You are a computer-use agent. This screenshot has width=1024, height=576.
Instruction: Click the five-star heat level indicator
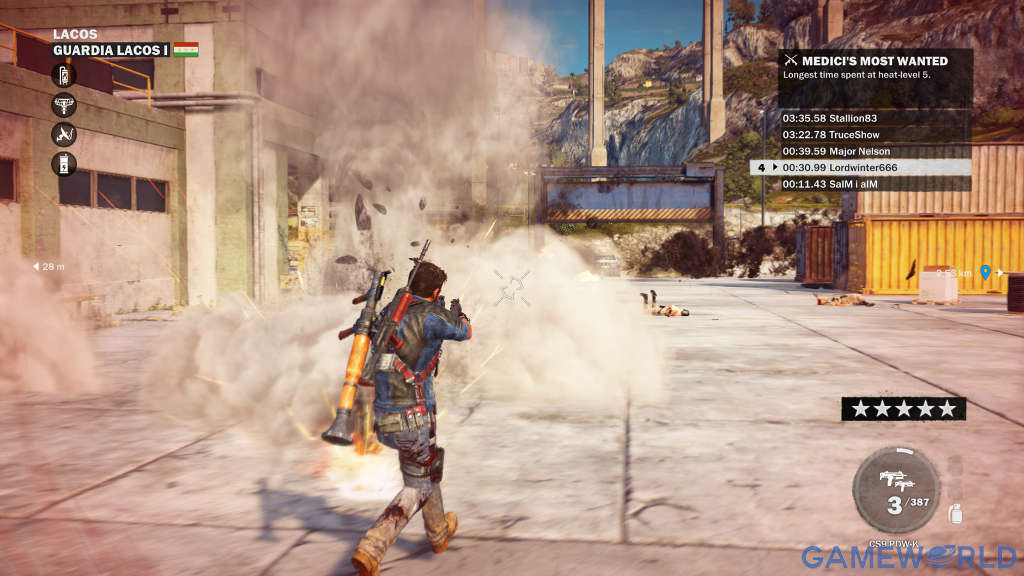click(903, 408)
